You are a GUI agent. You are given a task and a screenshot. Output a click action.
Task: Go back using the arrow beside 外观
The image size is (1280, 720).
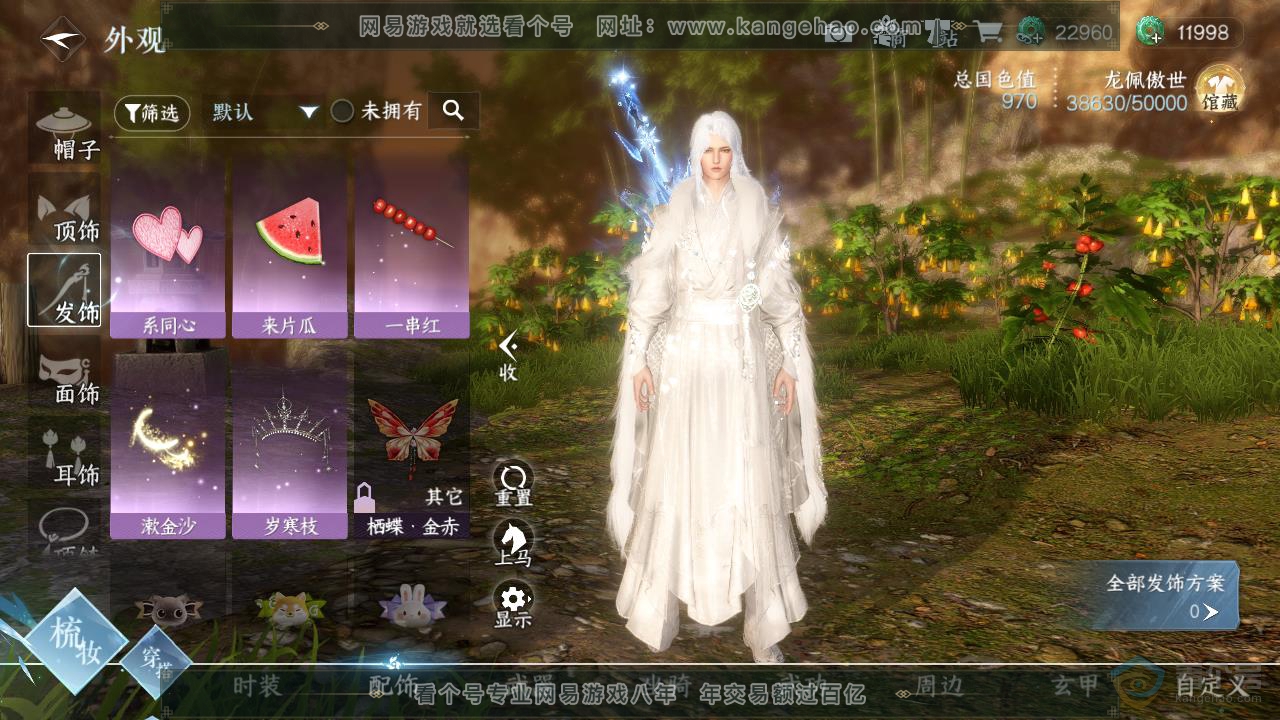[62, 40]
